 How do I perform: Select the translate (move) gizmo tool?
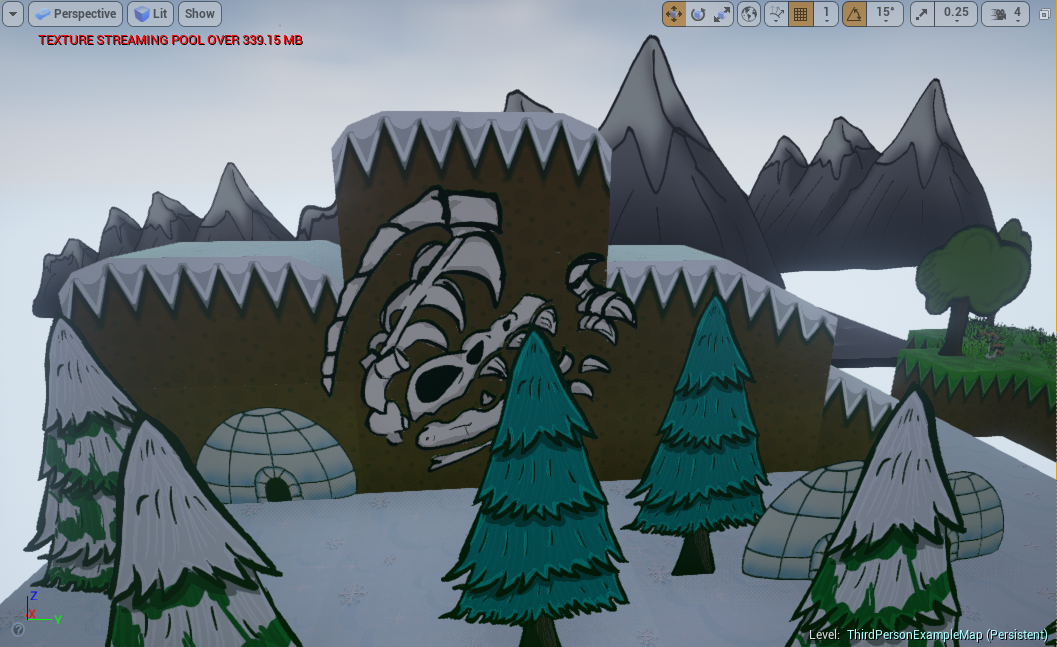pyautogui.click(x=674, y=14)
